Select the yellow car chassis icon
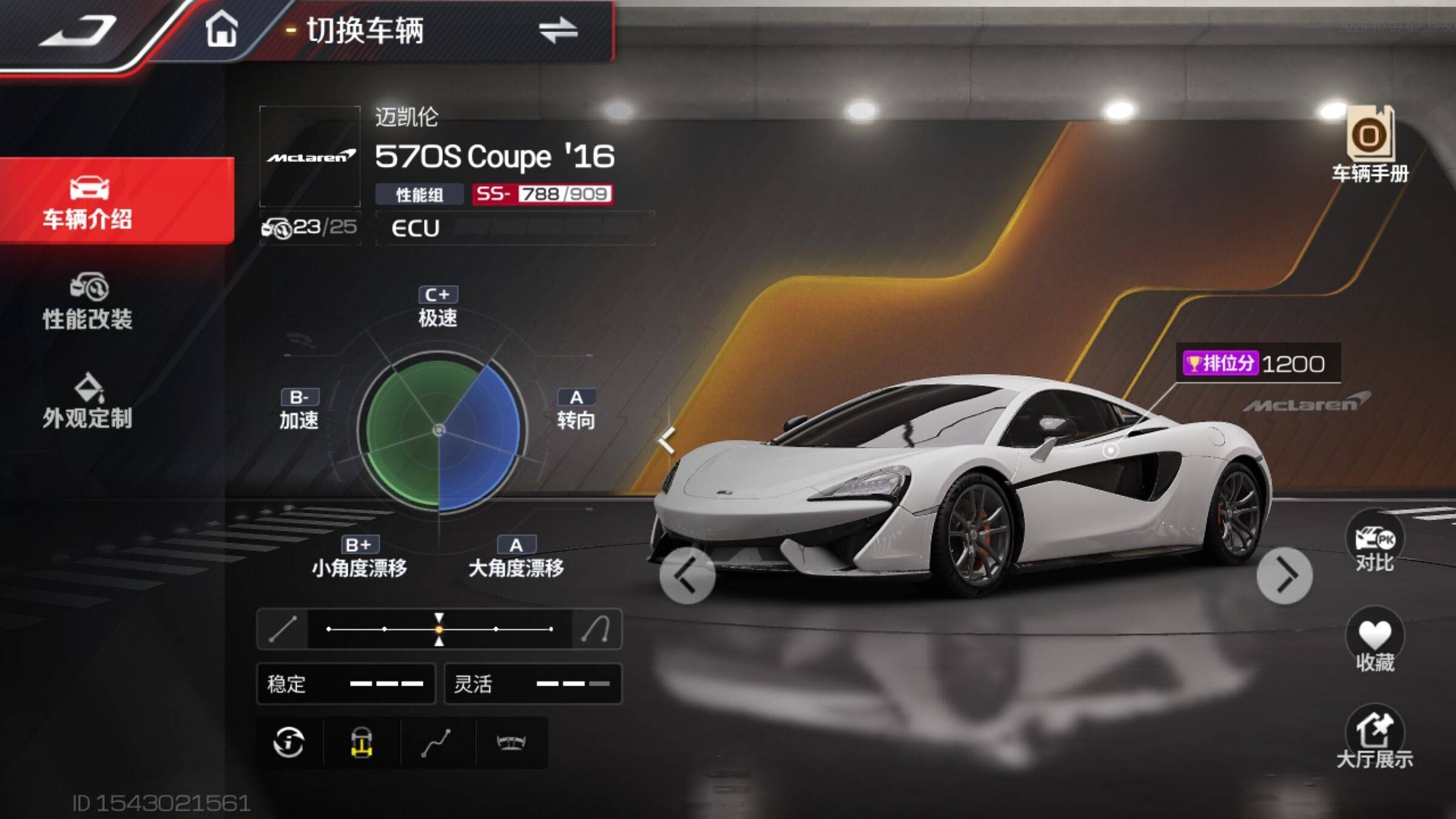The height and width of the screenshot is (819, 1456). (362, 742)
